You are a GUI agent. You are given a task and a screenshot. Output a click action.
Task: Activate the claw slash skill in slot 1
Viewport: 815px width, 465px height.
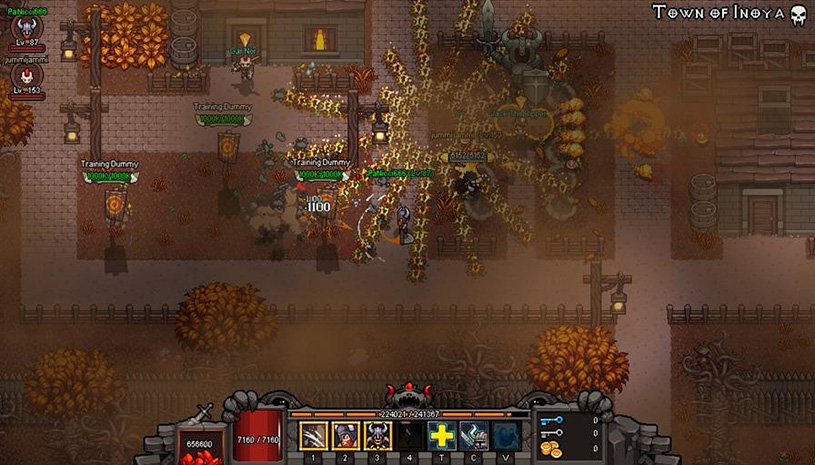point(314,436)
